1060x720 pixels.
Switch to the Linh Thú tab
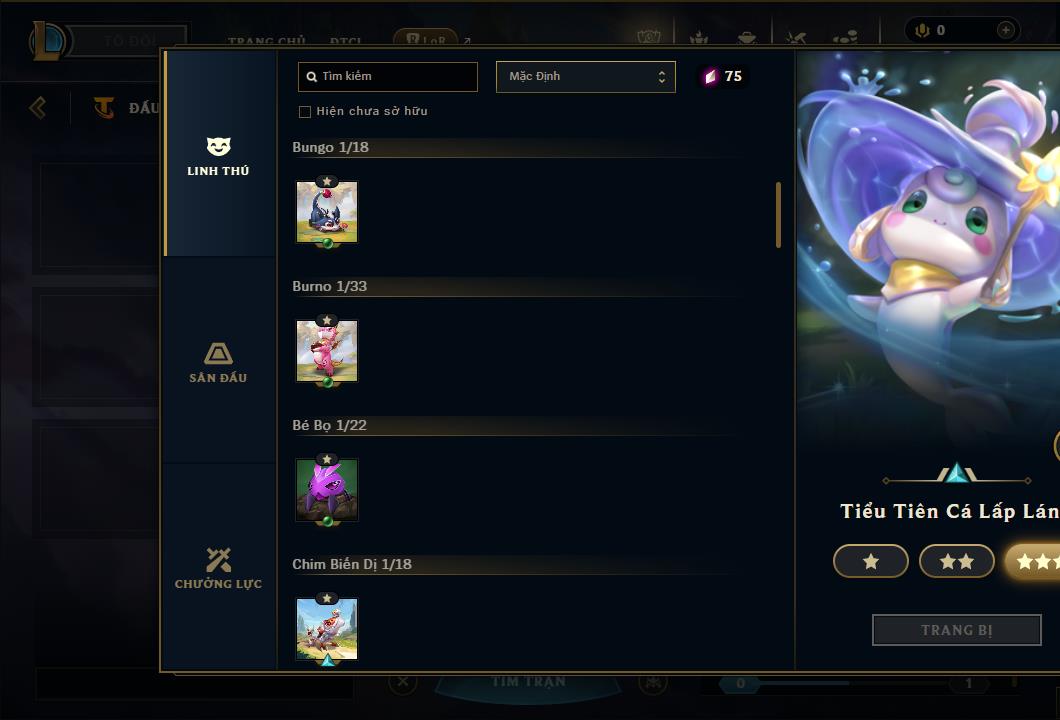pyautogui.click(x=218, y=156)
